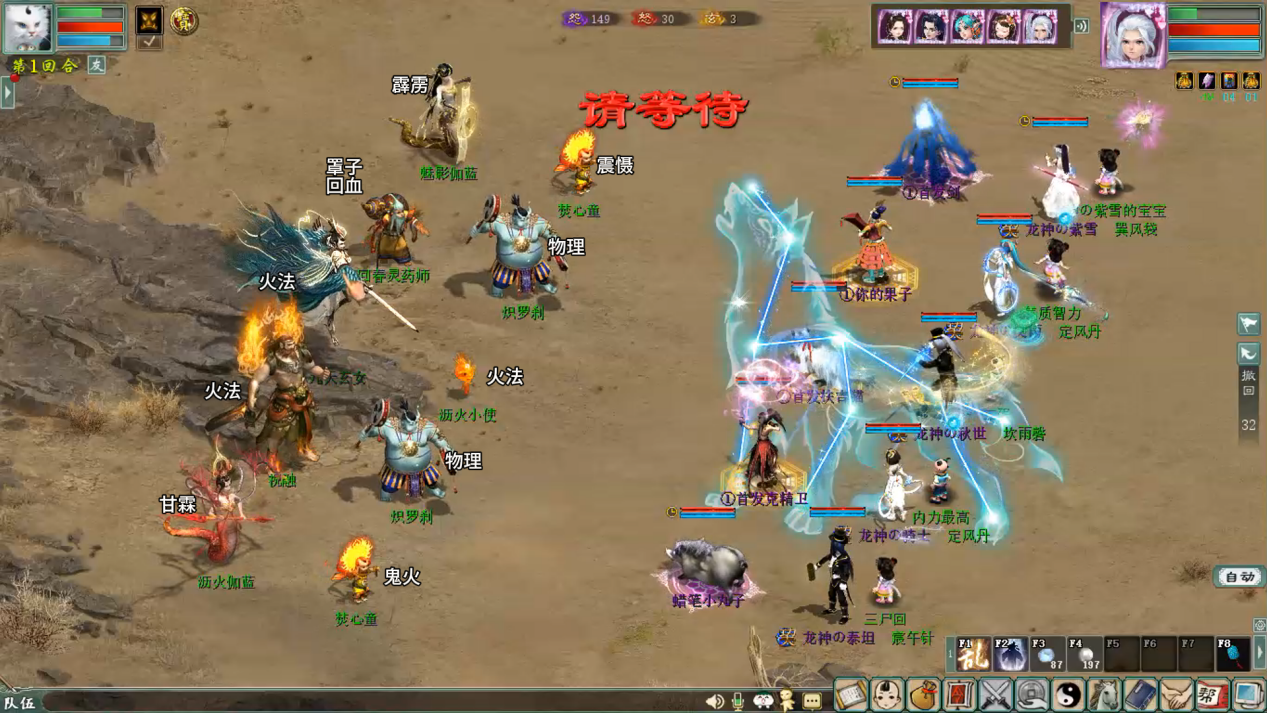Click the 友 friendly-side button
The width and height of the screenshot is (1267, 713).
[x=97, y=65]
